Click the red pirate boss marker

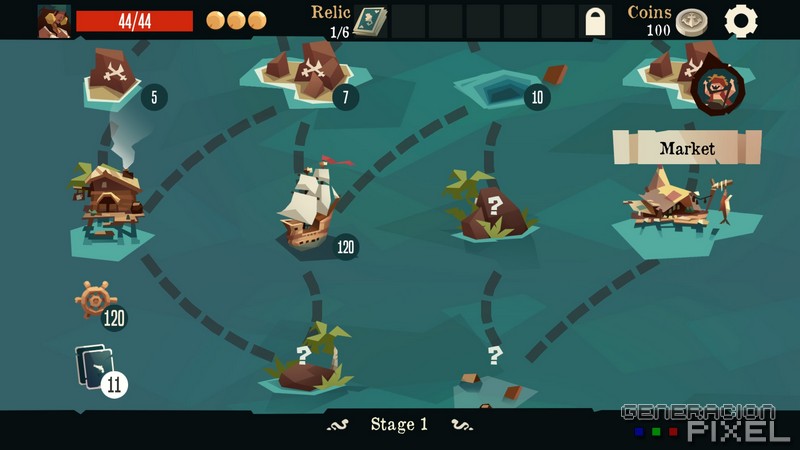716,88
